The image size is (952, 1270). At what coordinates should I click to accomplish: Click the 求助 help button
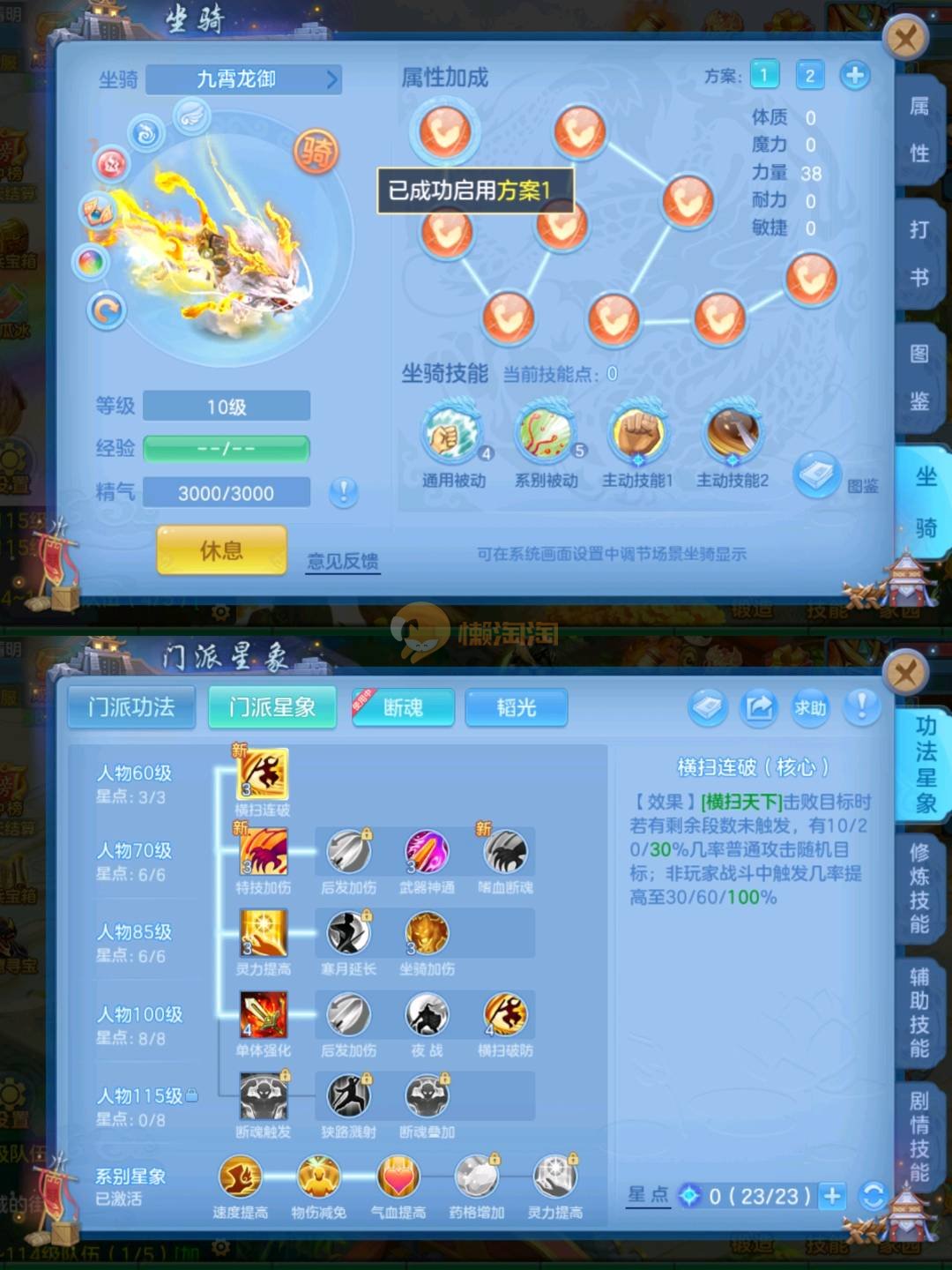click(x=810, y=707)
